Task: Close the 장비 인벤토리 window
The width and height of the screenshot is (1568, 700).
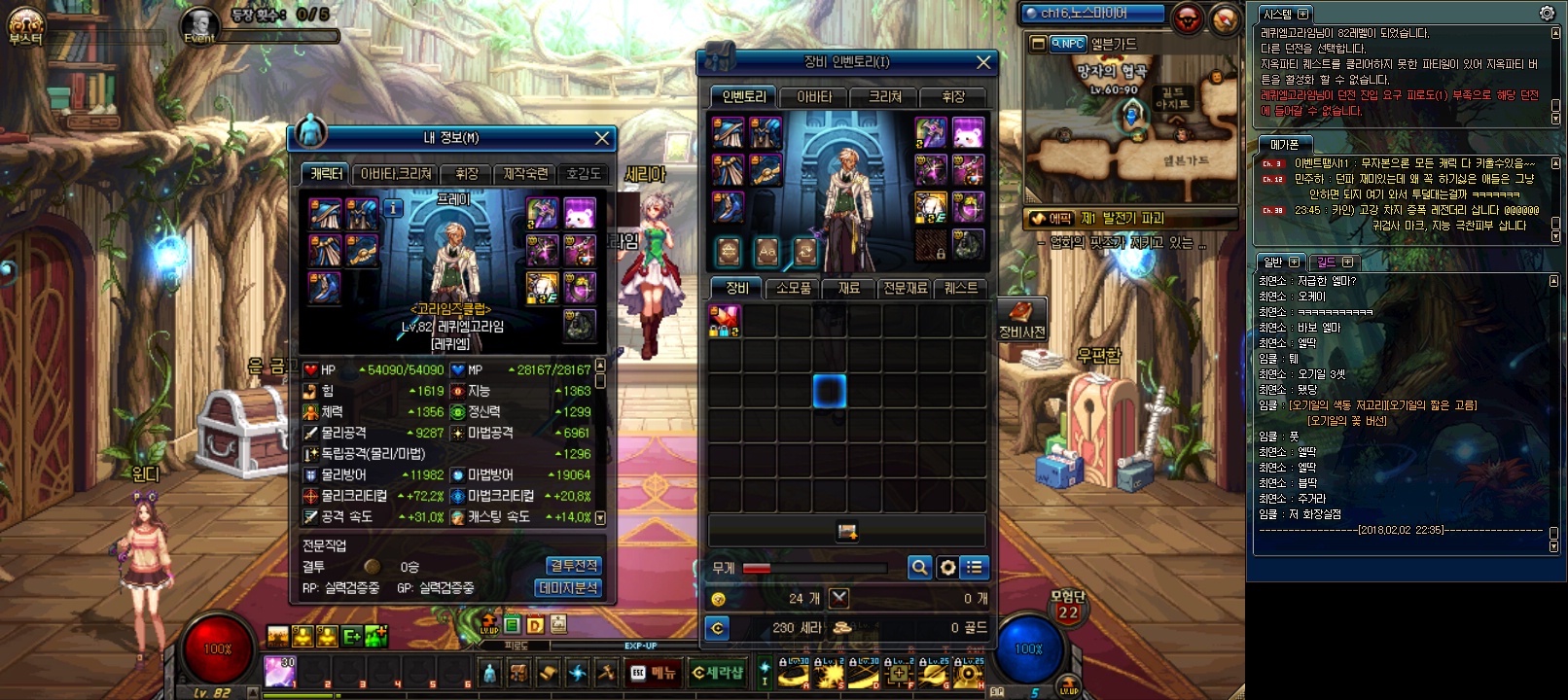Action: click(983, 62)
